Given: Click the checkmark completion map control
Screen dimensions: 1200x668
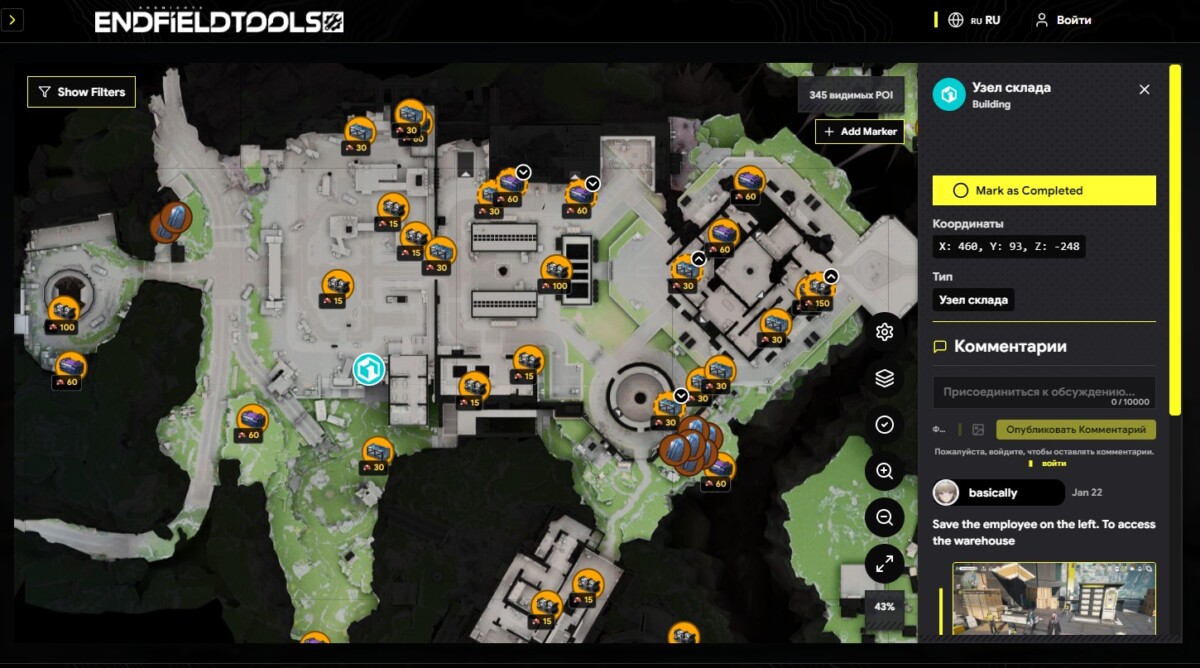Looking at the screenshot, I should click(x=884, y=425).
